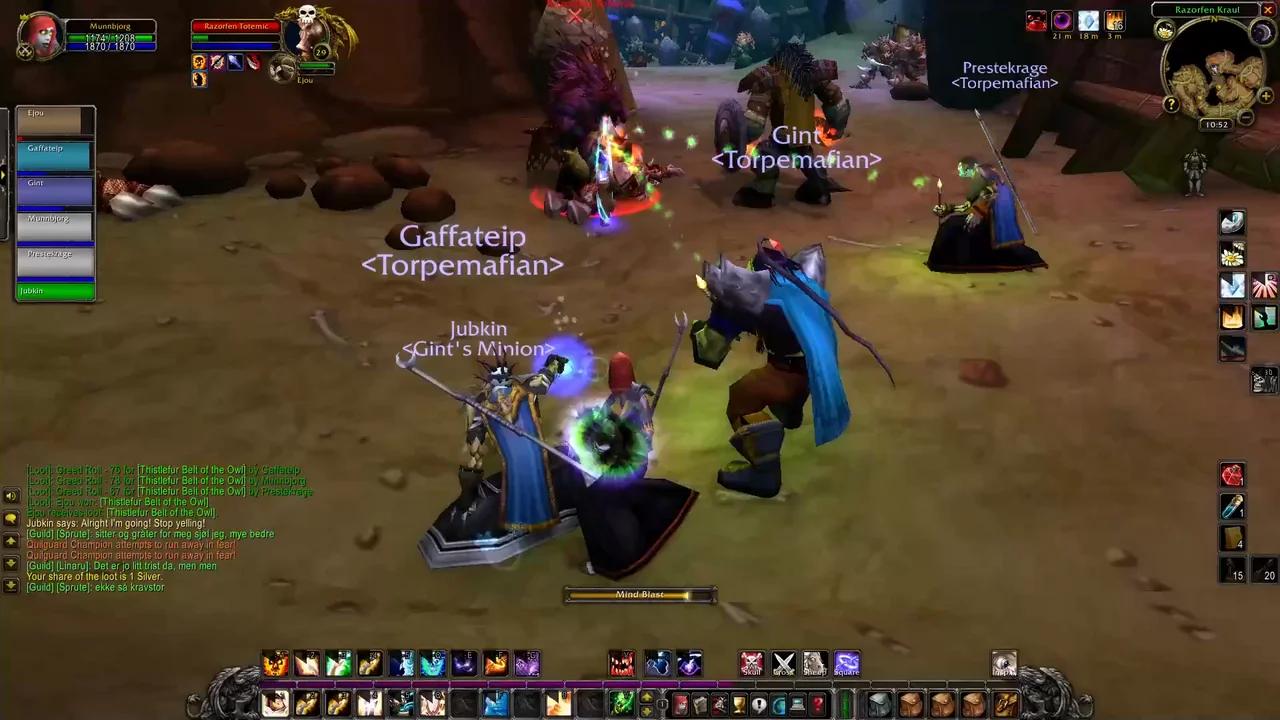Open the Quest Log micro button

[x=758, y=703]
